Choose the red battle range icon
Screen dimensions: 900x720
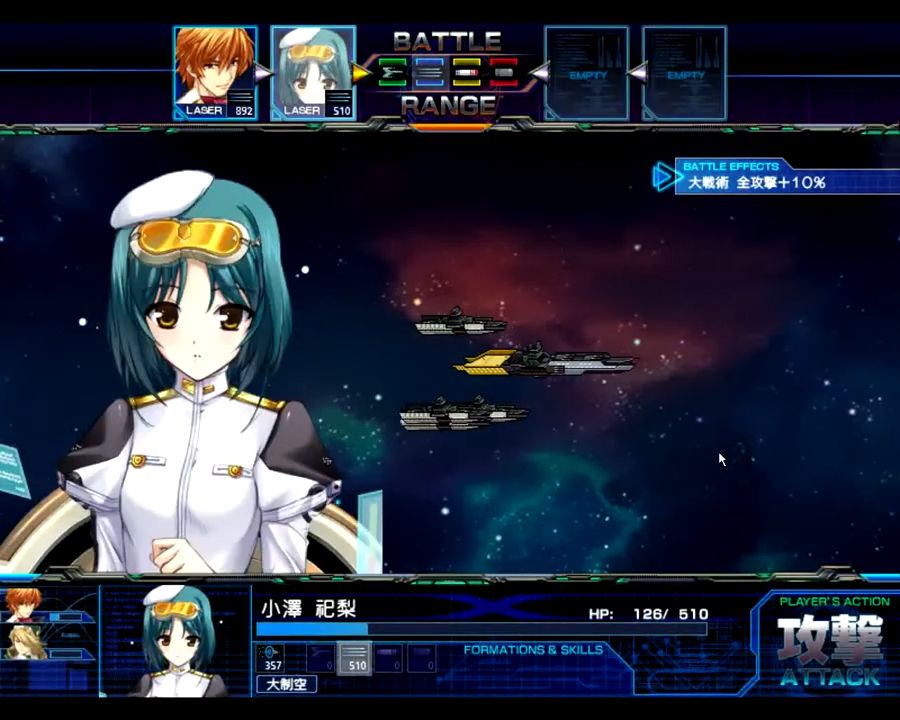click(503, 73)
